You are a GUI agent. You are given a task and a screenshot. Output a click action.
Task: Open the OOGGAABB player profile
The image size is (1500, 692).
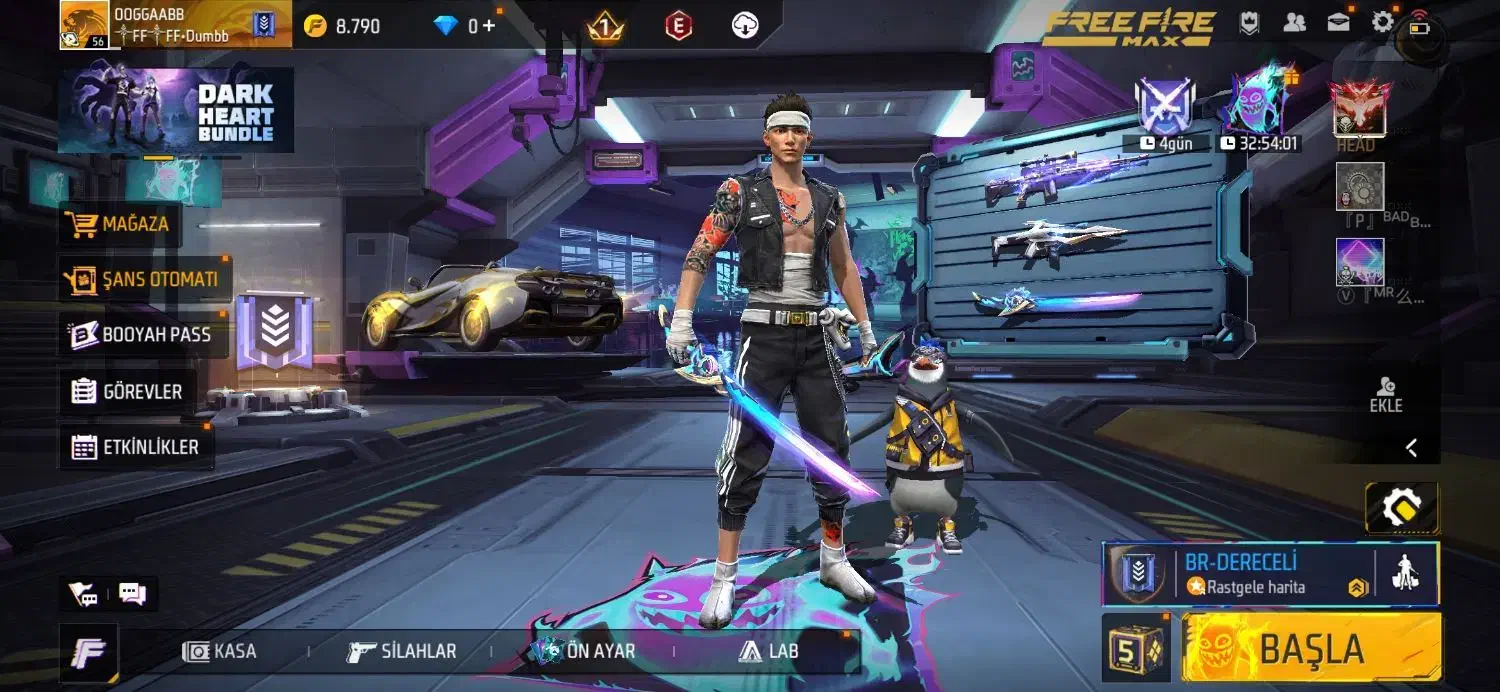coord(85,25)
